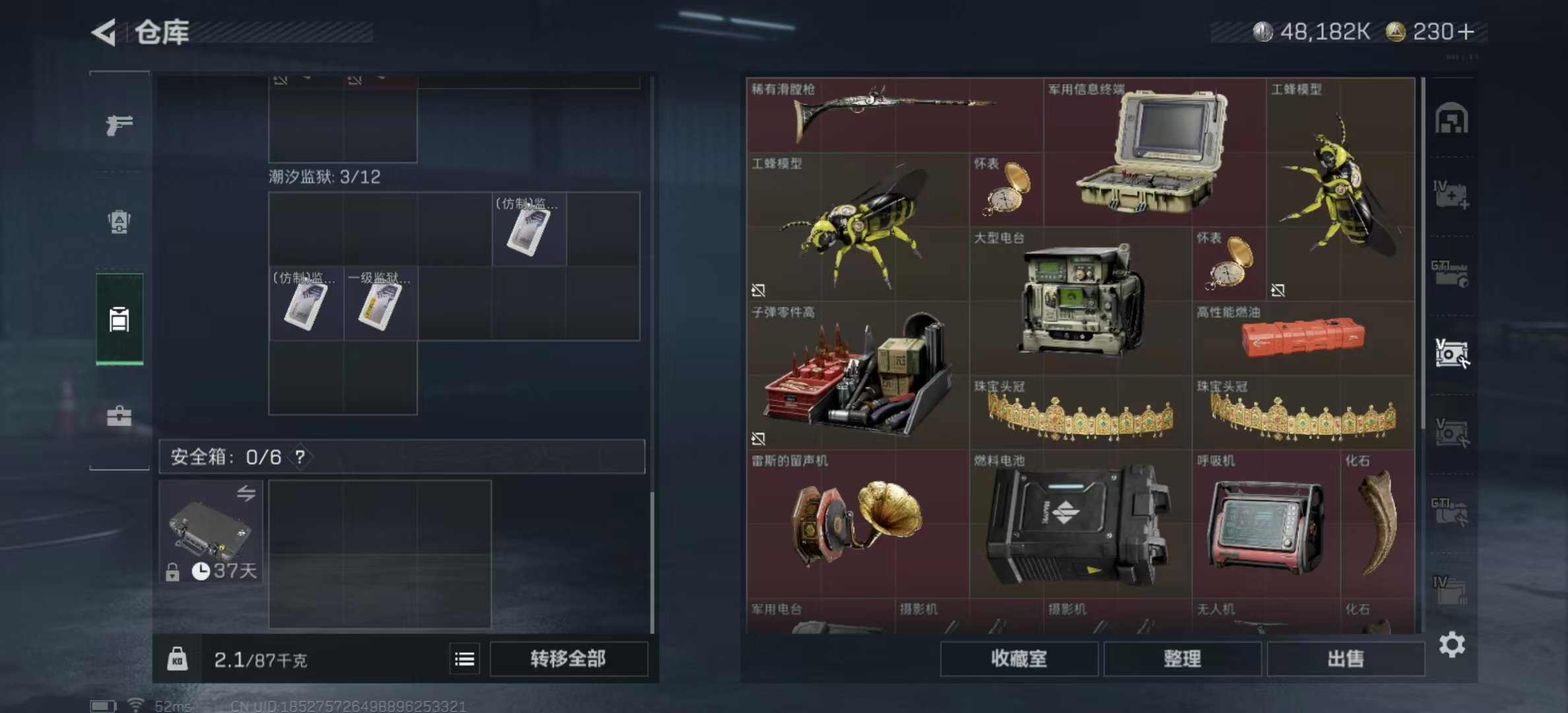
Task: Open the briefcase category in the left sidebar
Action: tap(119, 416)
